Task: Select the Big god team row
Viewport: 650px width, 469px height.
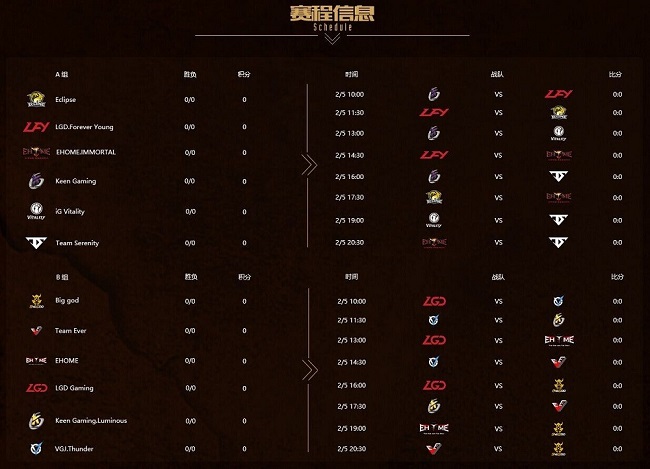Action: (67, 299)
